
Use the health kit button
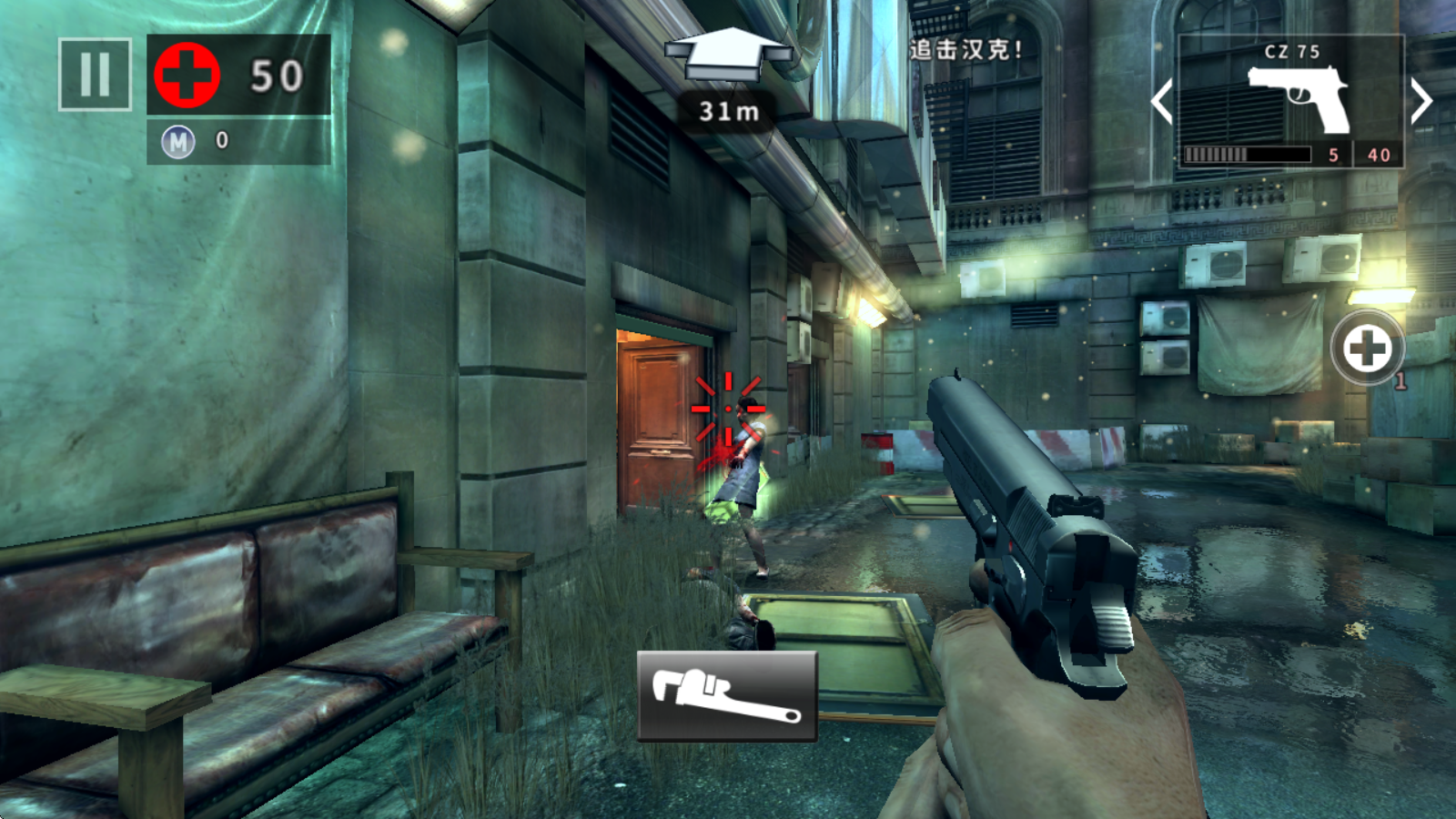coord(1366,348)
